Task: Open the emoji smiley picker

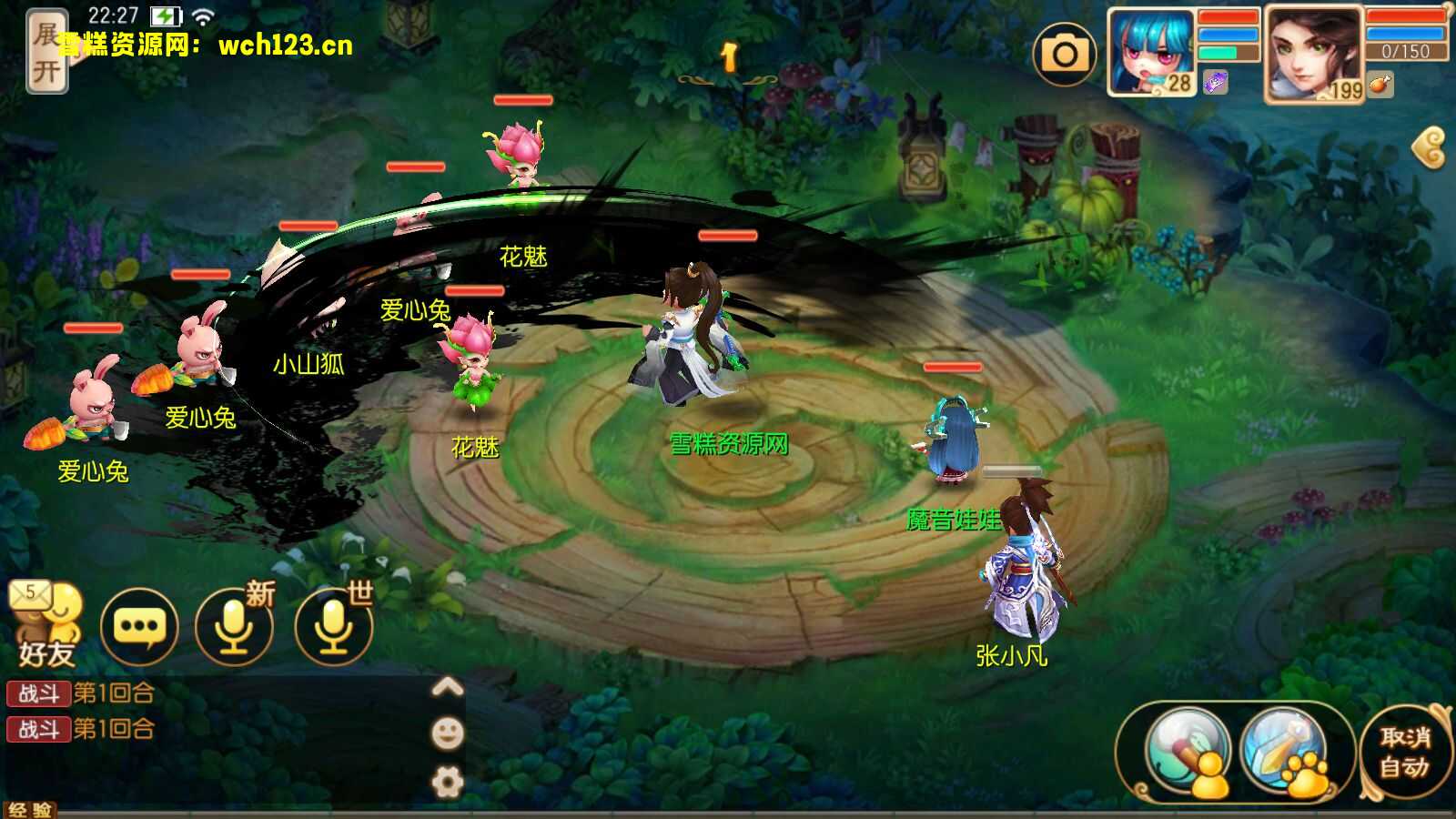Action: coord(447,733)
